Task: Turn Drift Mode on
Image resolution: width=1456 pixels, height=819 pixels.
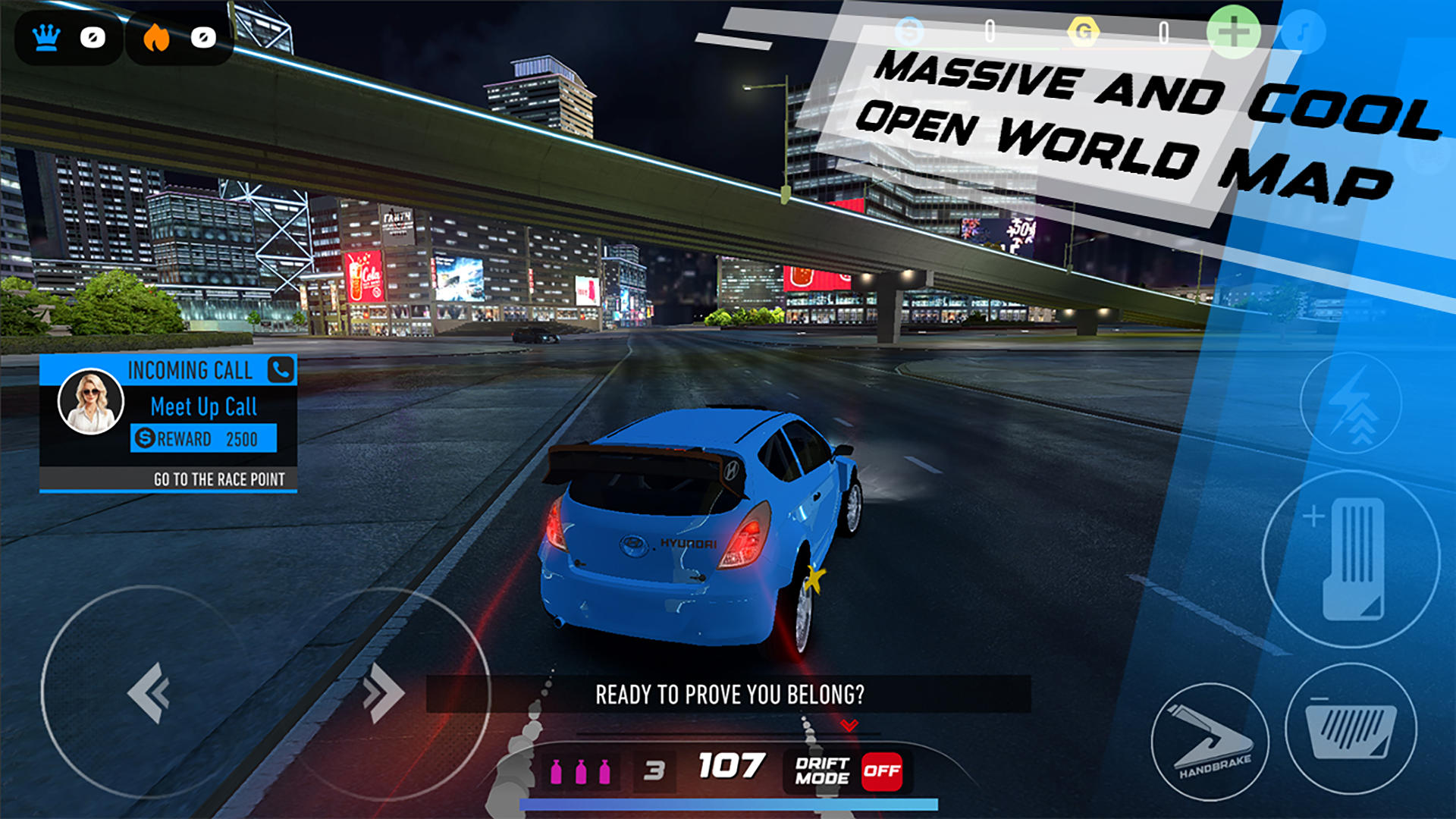Action: (883, 771)
